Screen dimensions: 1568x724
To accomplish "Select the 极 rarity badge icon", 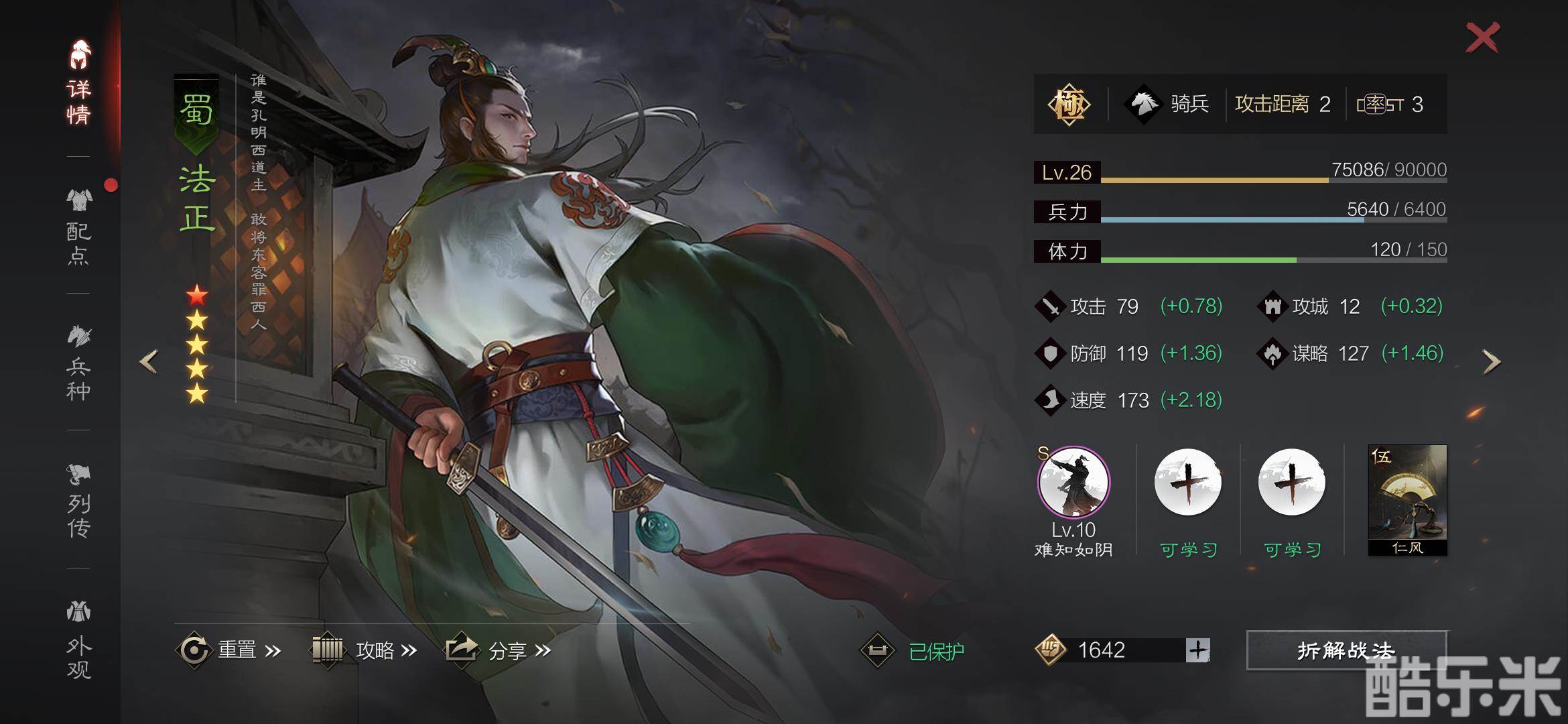I will tap(1069, 105).
